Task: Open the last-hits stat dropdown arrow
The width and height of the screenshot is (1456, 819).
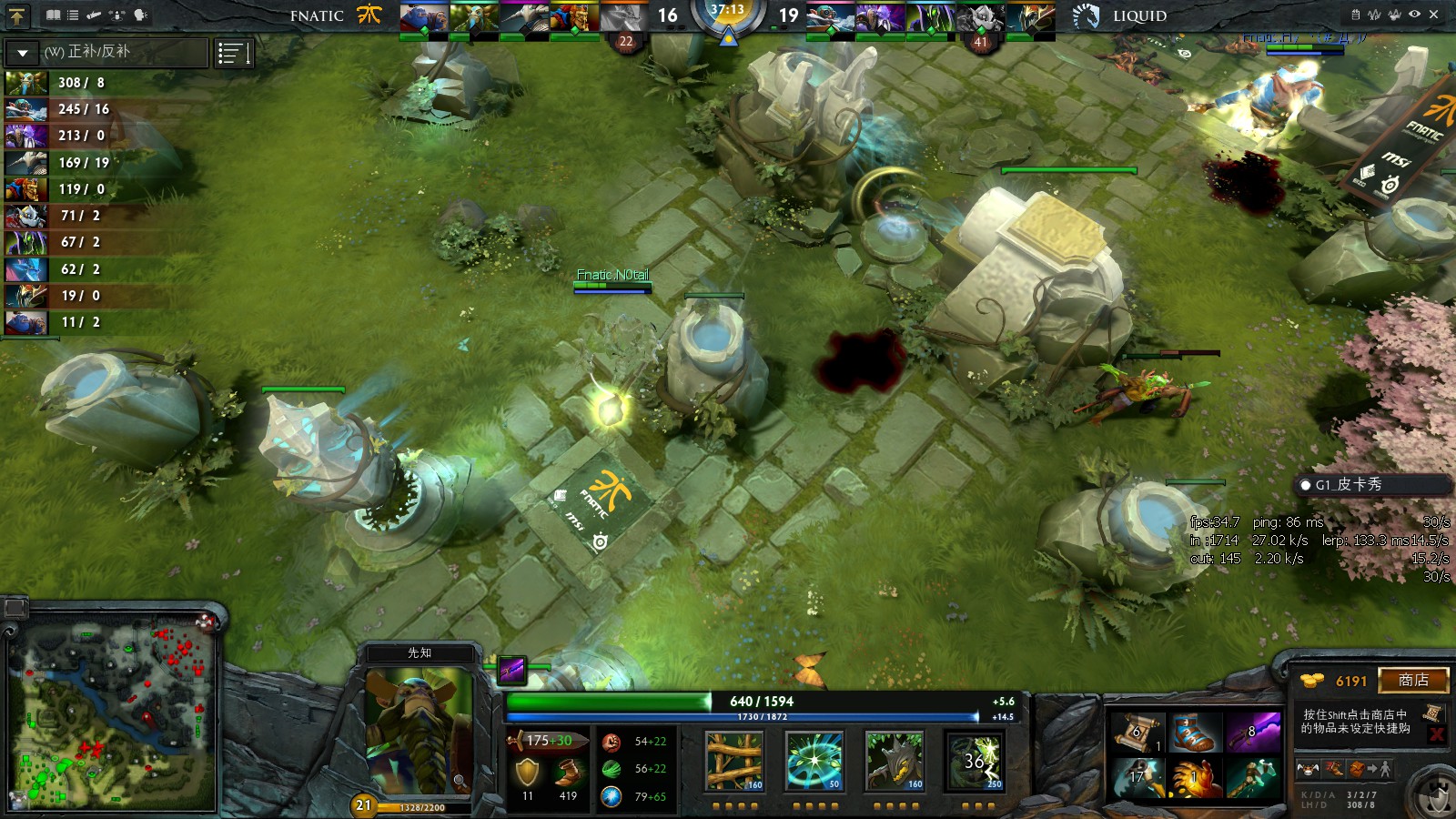Action: 23,53
